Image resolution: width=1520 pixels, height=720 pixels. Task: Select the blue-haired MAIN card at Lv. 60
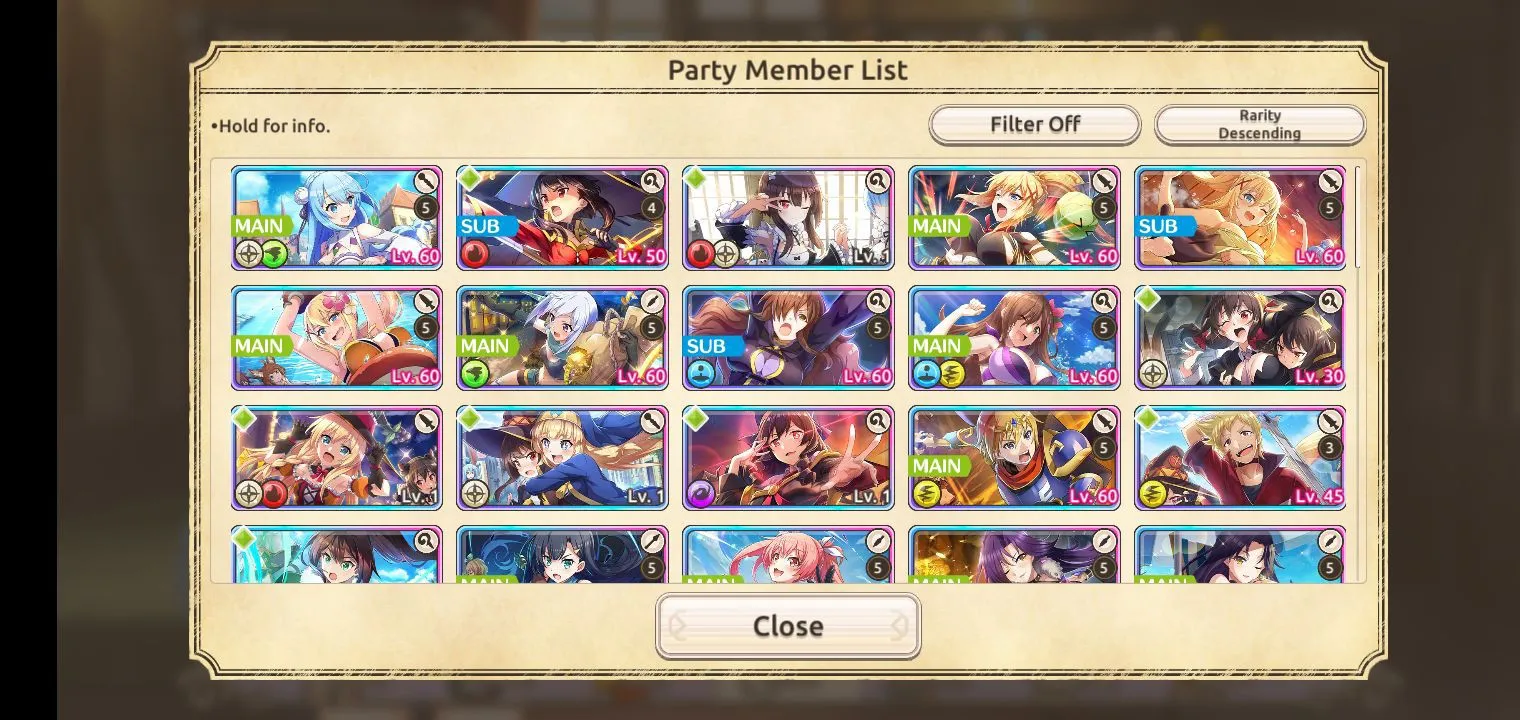(337, 218)
